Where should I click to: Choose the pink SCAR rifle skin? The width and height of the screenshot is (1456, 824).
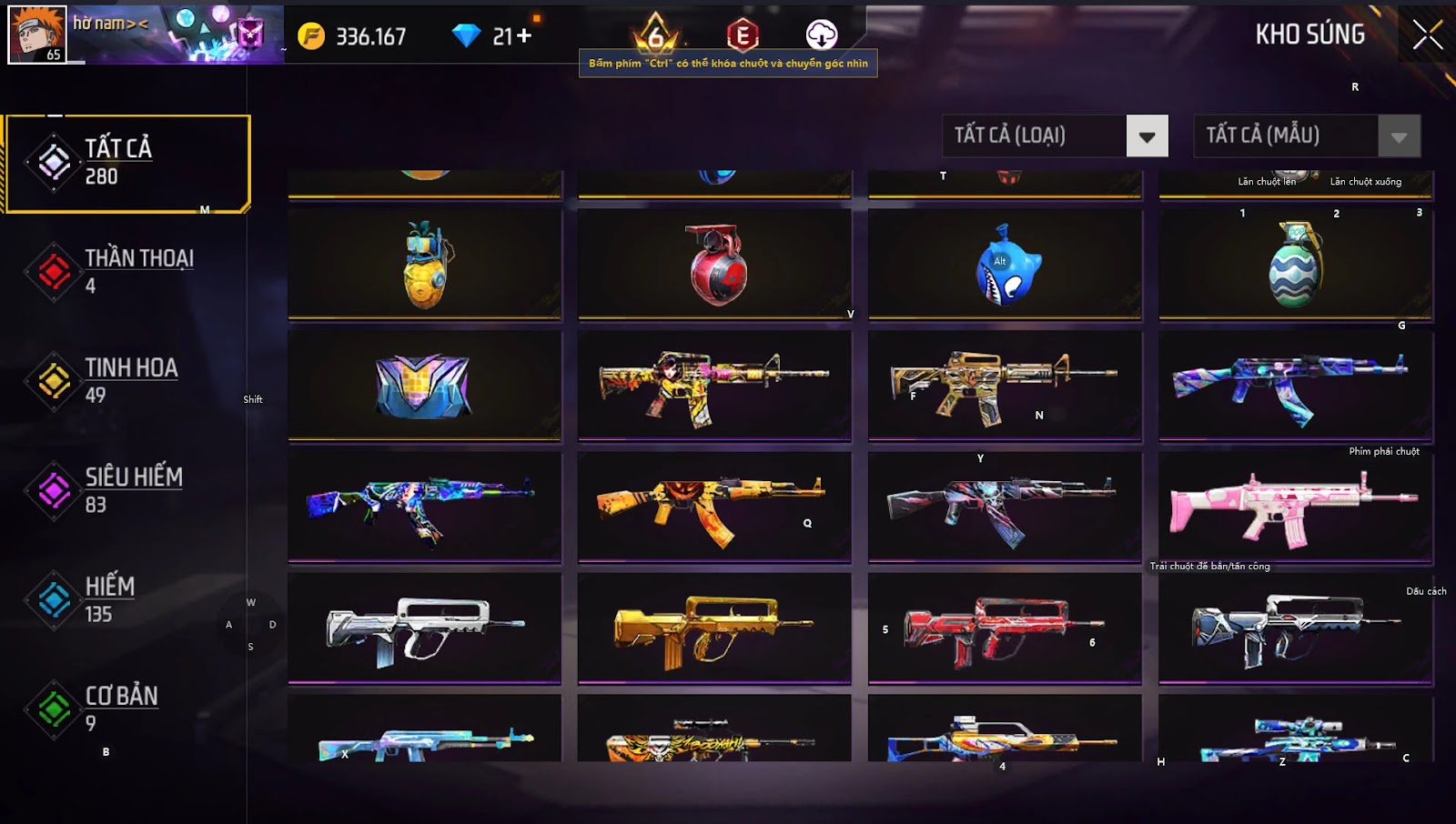click(1295, 507)
